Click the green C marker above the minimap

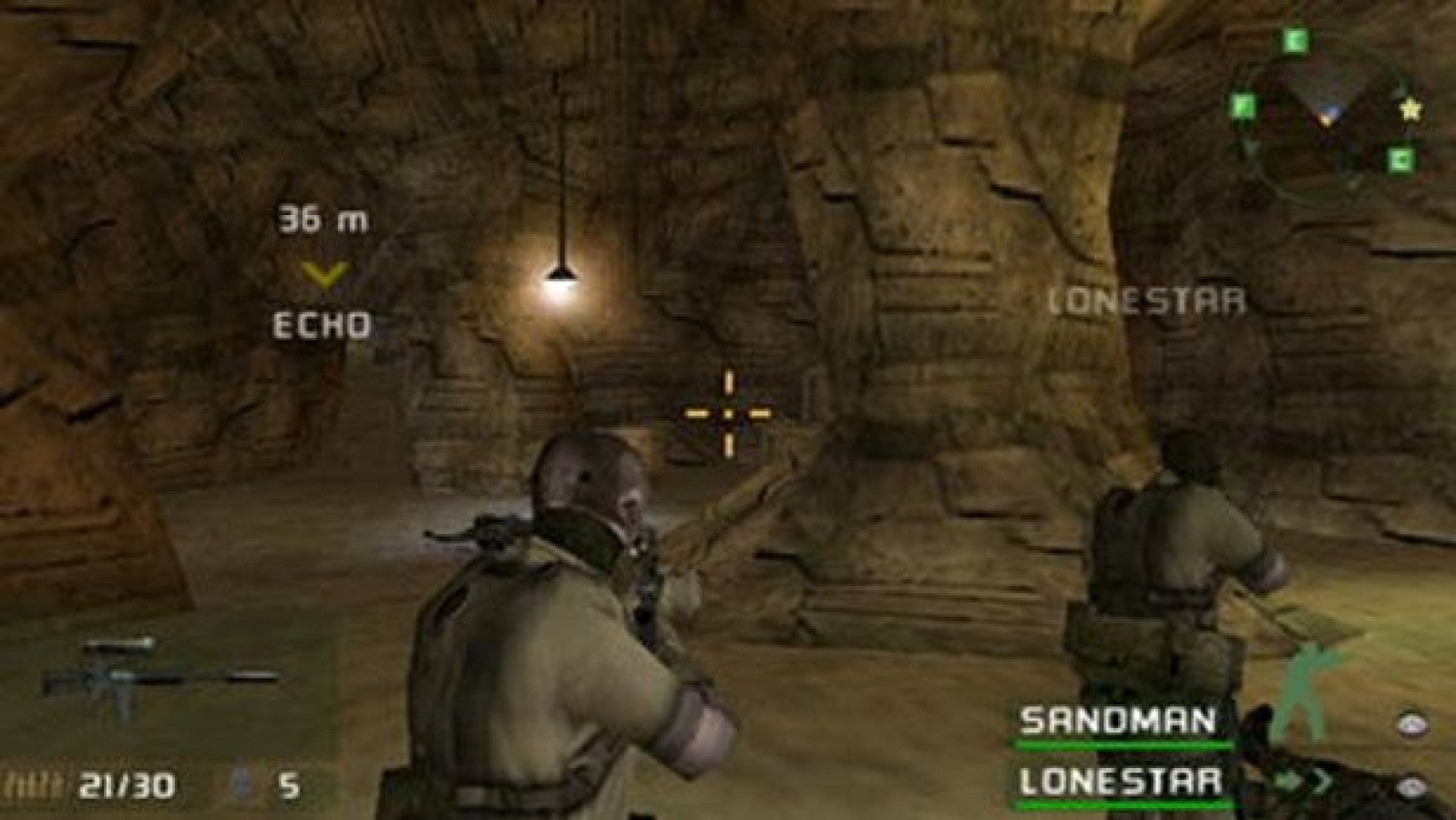pos(1295,41)
